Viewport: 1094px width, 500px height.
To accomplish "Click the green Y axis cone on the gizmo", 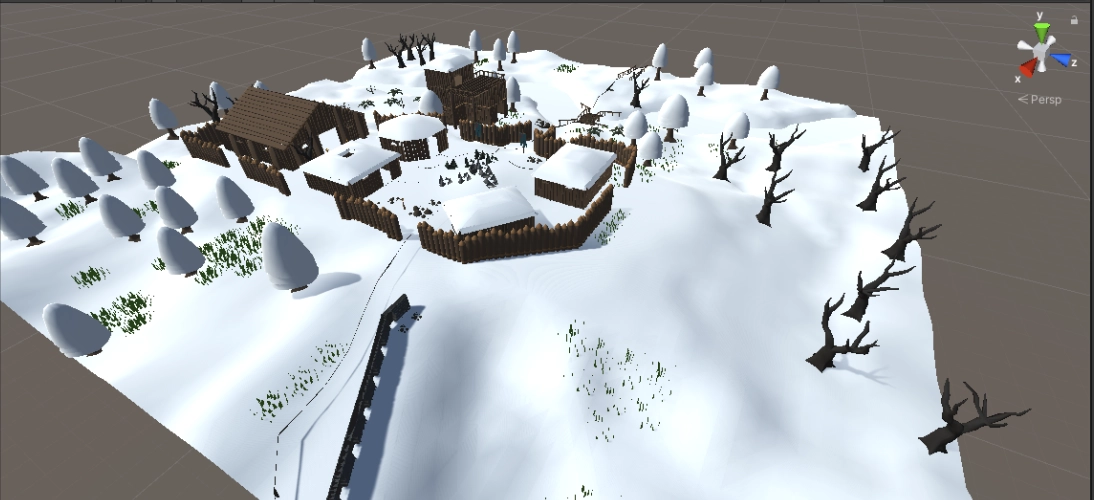I will point(1041,31).
